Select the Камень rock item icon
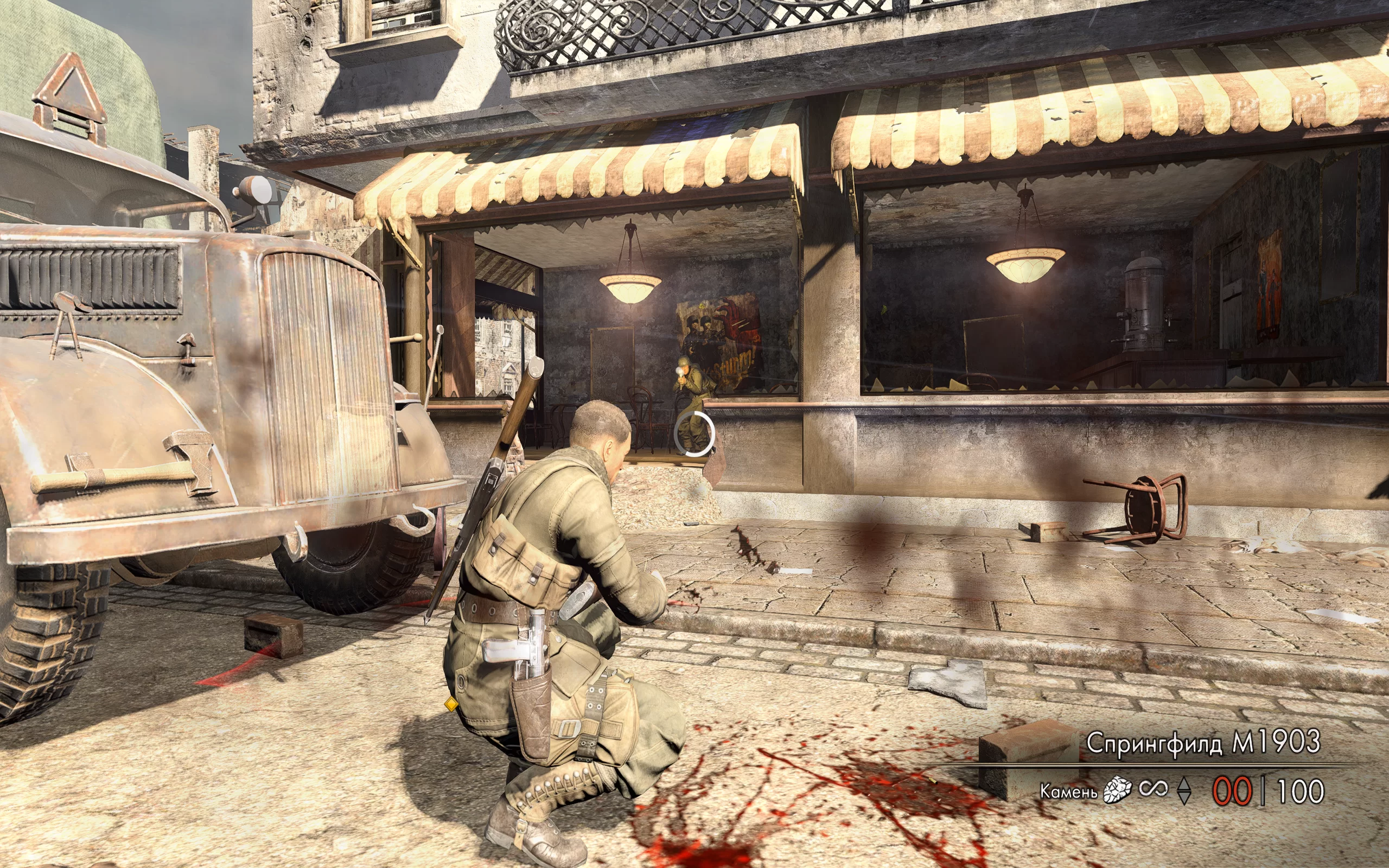 click(1117, 790)
